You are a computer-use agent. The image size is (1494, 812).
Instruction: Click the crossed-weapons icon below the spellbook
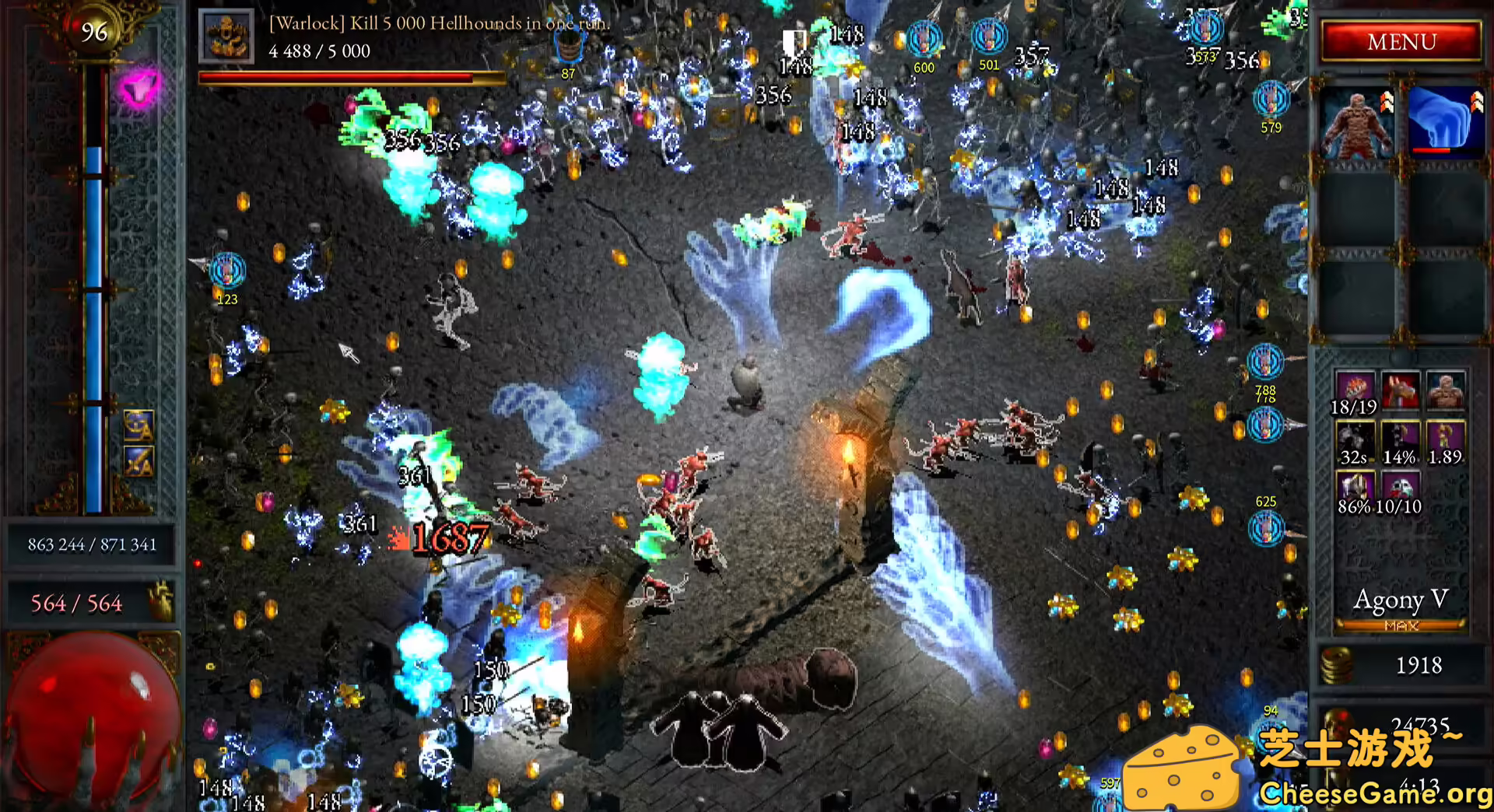tap(137, 460)
